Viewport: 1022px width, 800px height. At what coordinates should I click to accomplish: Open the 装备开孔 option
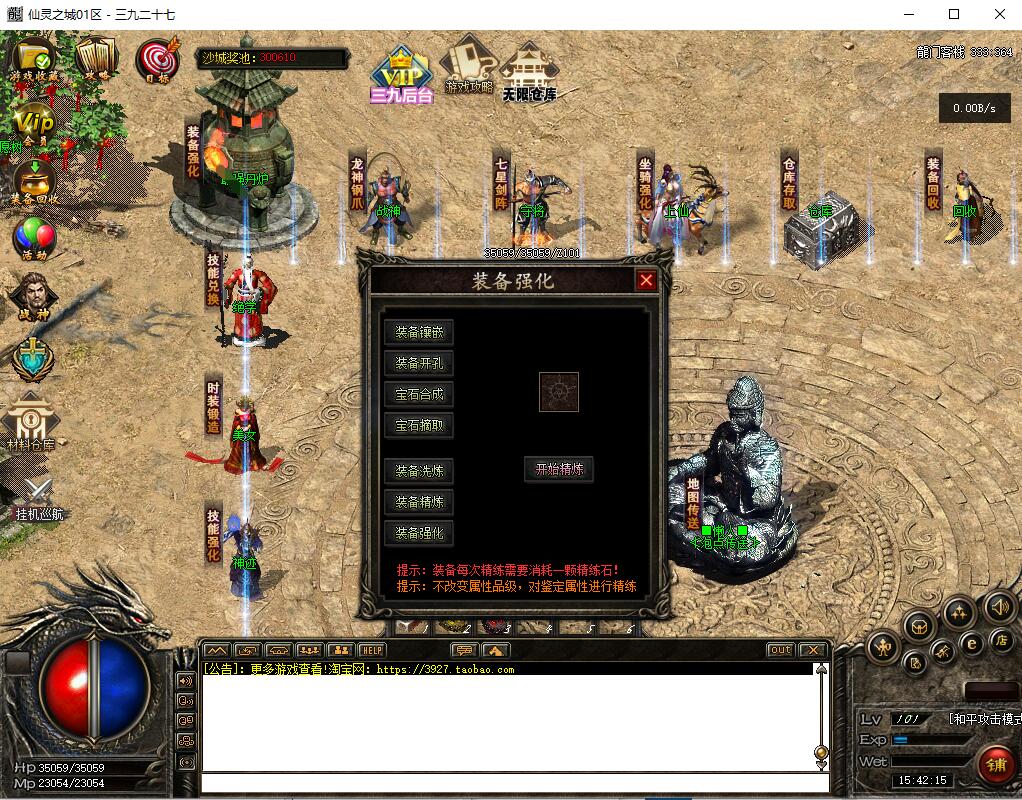419,364
